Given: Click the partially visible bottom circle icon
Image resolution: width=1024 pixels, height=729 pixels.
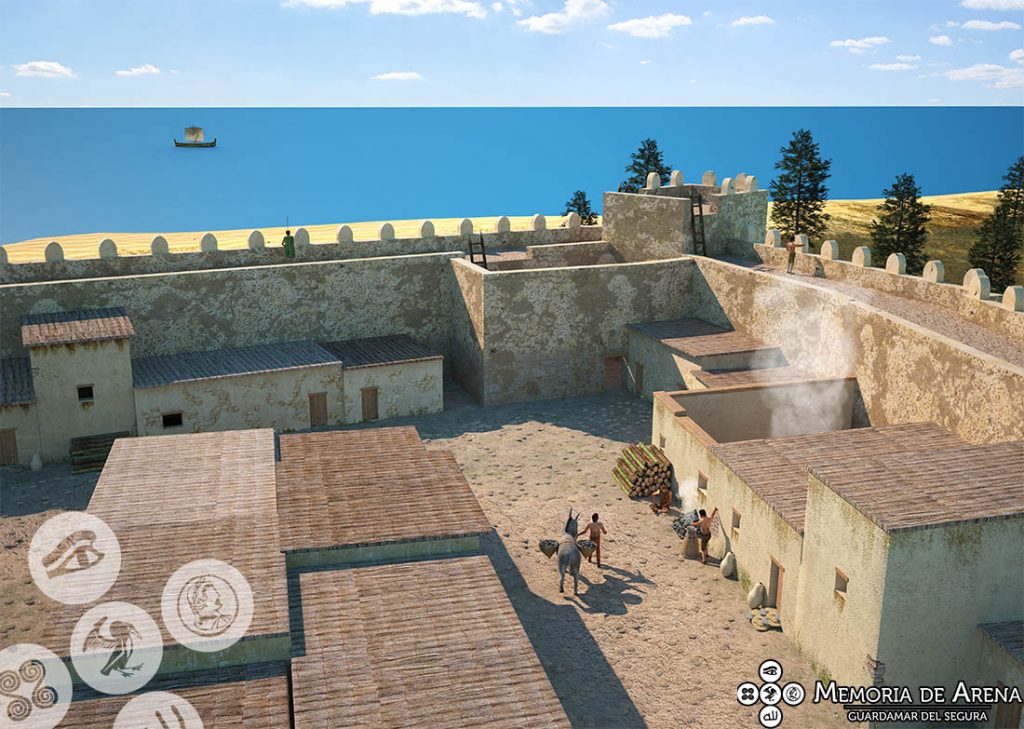Looking at the screenshot, I should pos(158,714).
